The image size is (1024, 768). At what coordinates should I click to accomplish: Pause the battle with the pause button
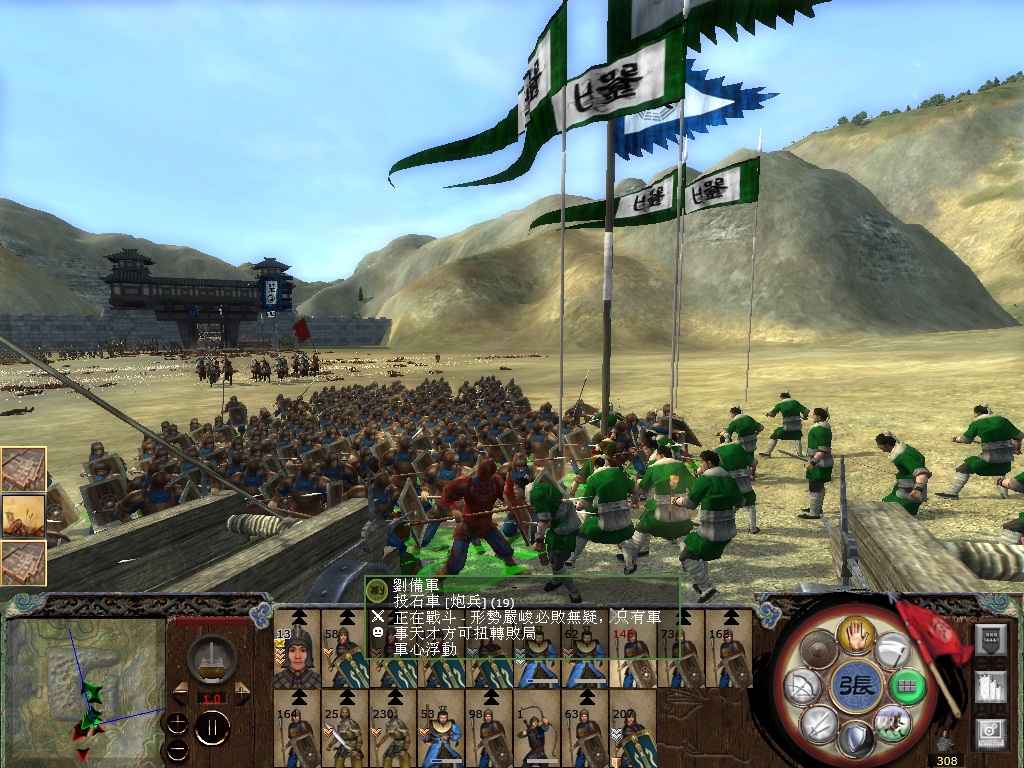click(x=212, y=728)
